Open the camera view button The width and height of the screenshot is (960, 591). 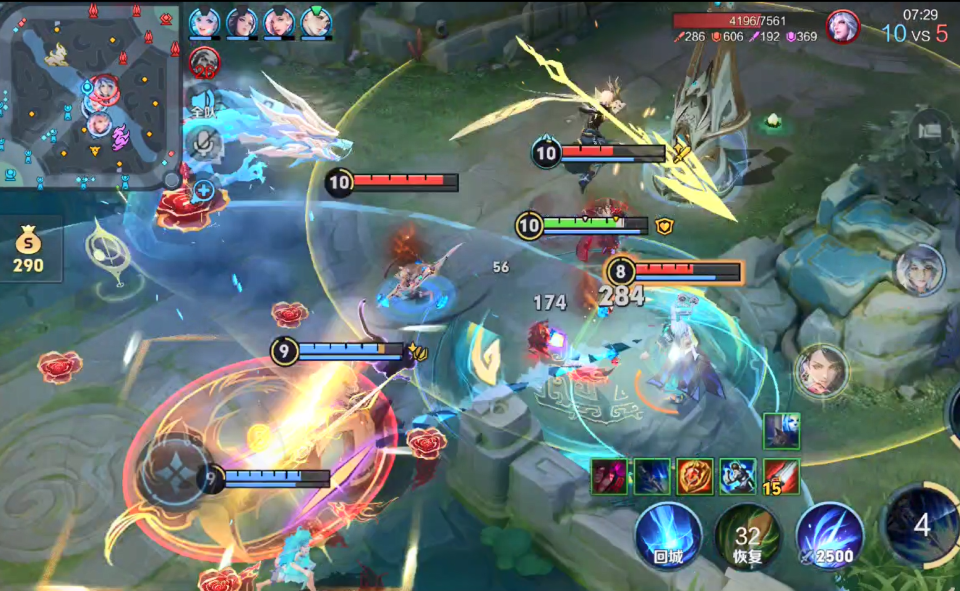(x=930, y=129)
